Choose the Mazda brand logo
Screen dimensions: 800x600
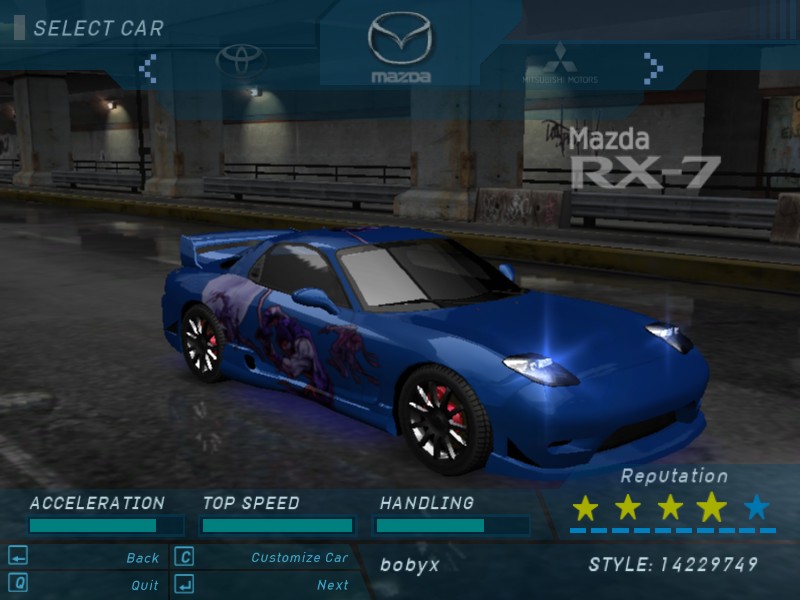pos(400,45)
